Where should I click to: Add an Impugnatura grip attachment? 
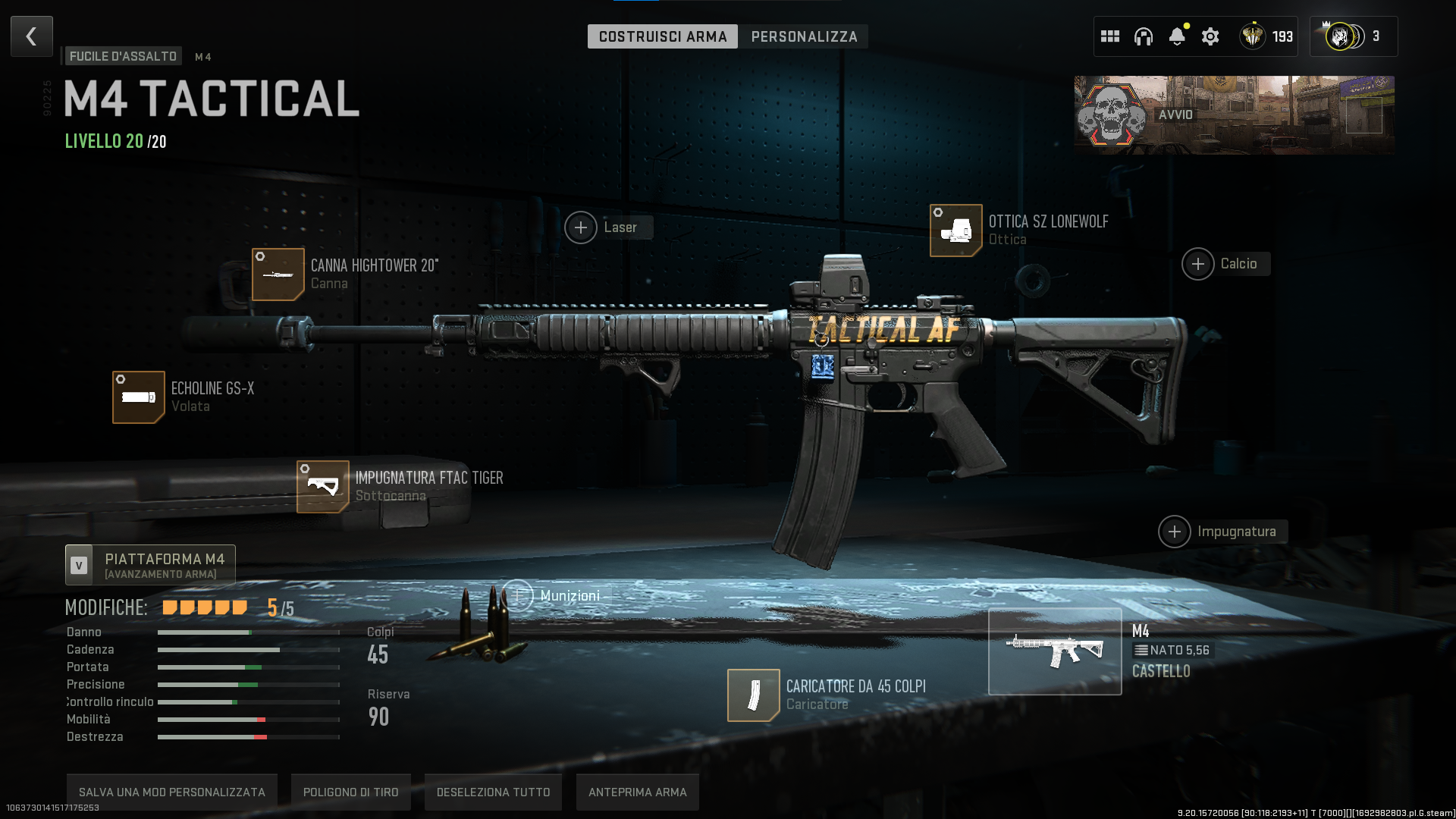point(1175,532)
